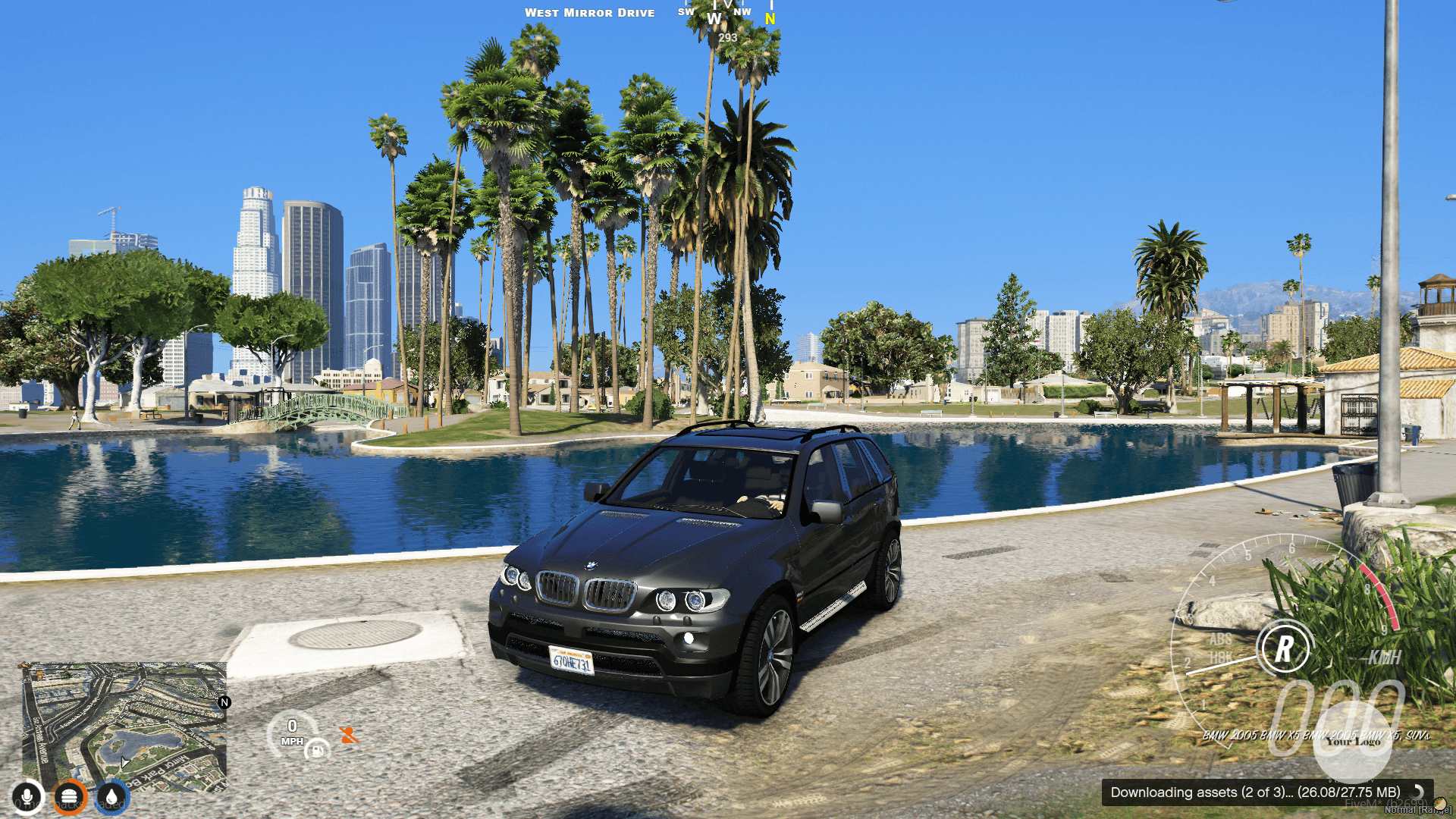Select the burger hunger indicator icon

pyautogui.click(x=70, y=796)
